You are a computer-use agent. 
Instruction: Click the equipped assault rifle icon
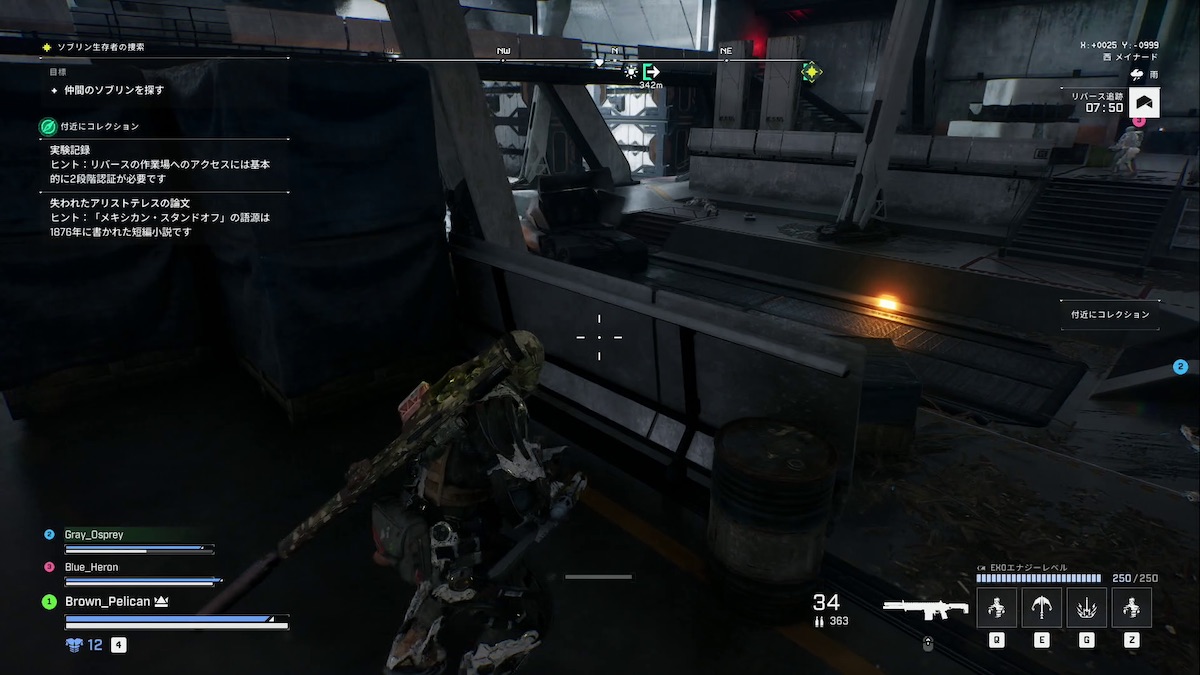click(x=925, y=607)
